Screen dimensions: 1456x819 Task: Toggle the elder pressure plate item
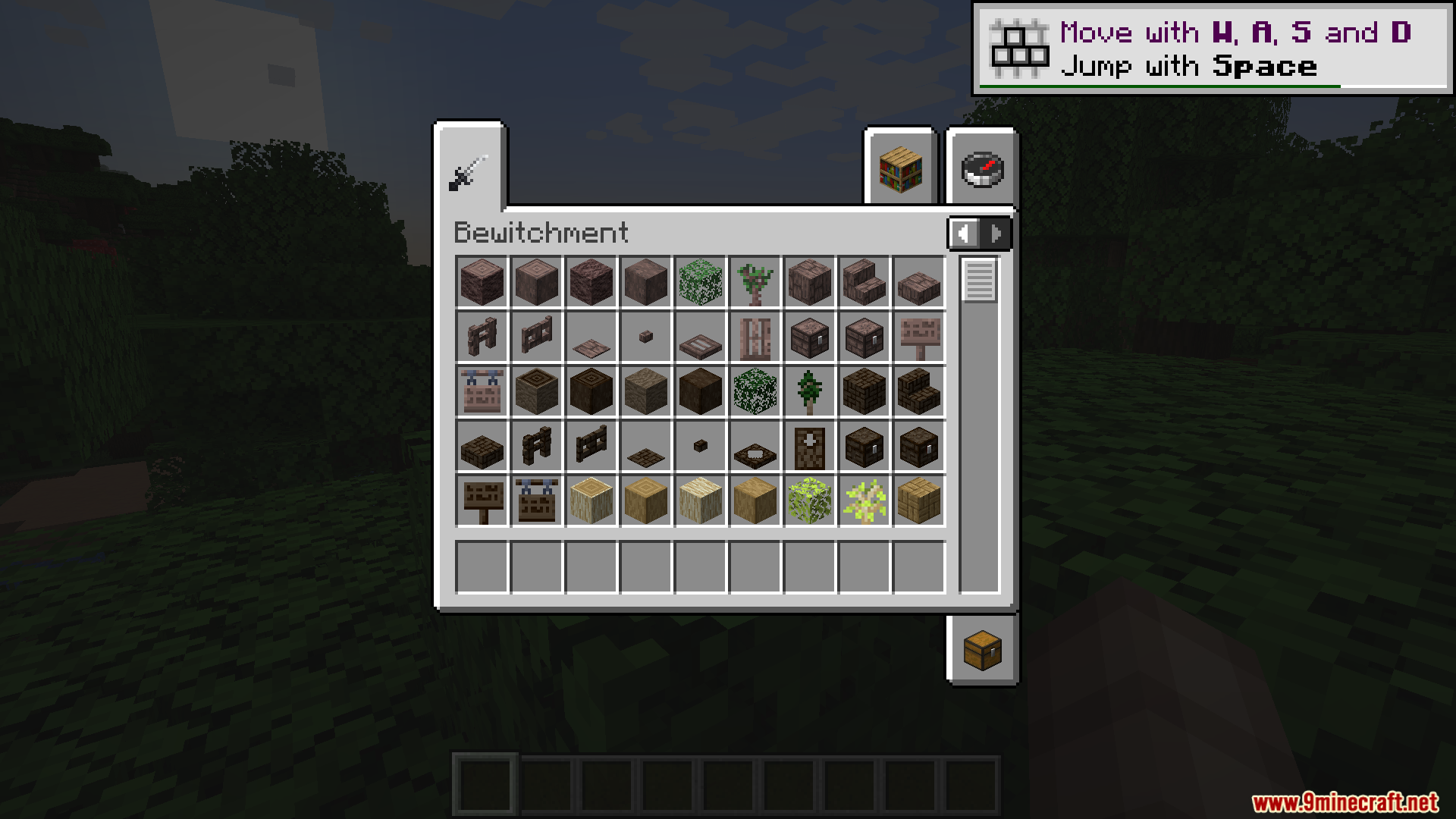click(x=645, y=445)
